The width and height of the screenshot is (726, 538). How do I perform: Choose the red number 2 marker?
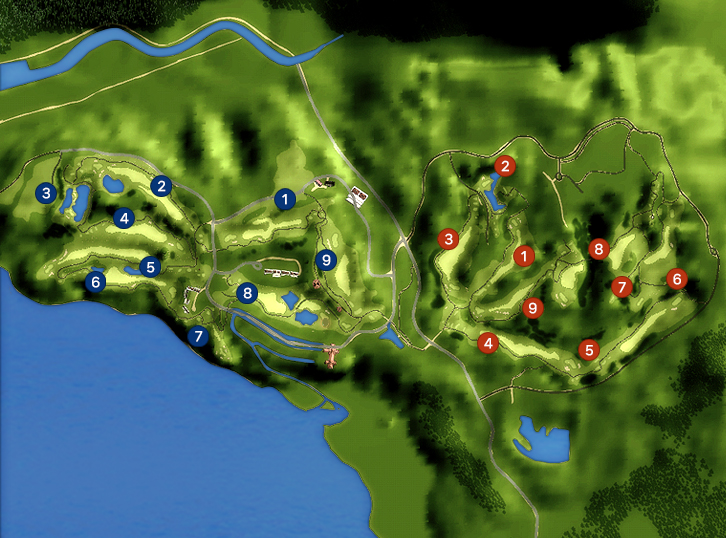(x=506, y=166)
